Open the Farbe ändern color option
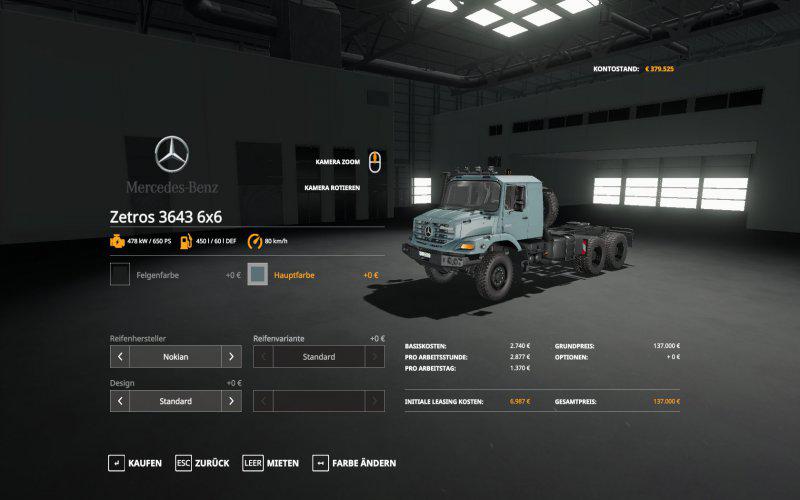This screenshot has height=500, width=800. pos(355,463)
